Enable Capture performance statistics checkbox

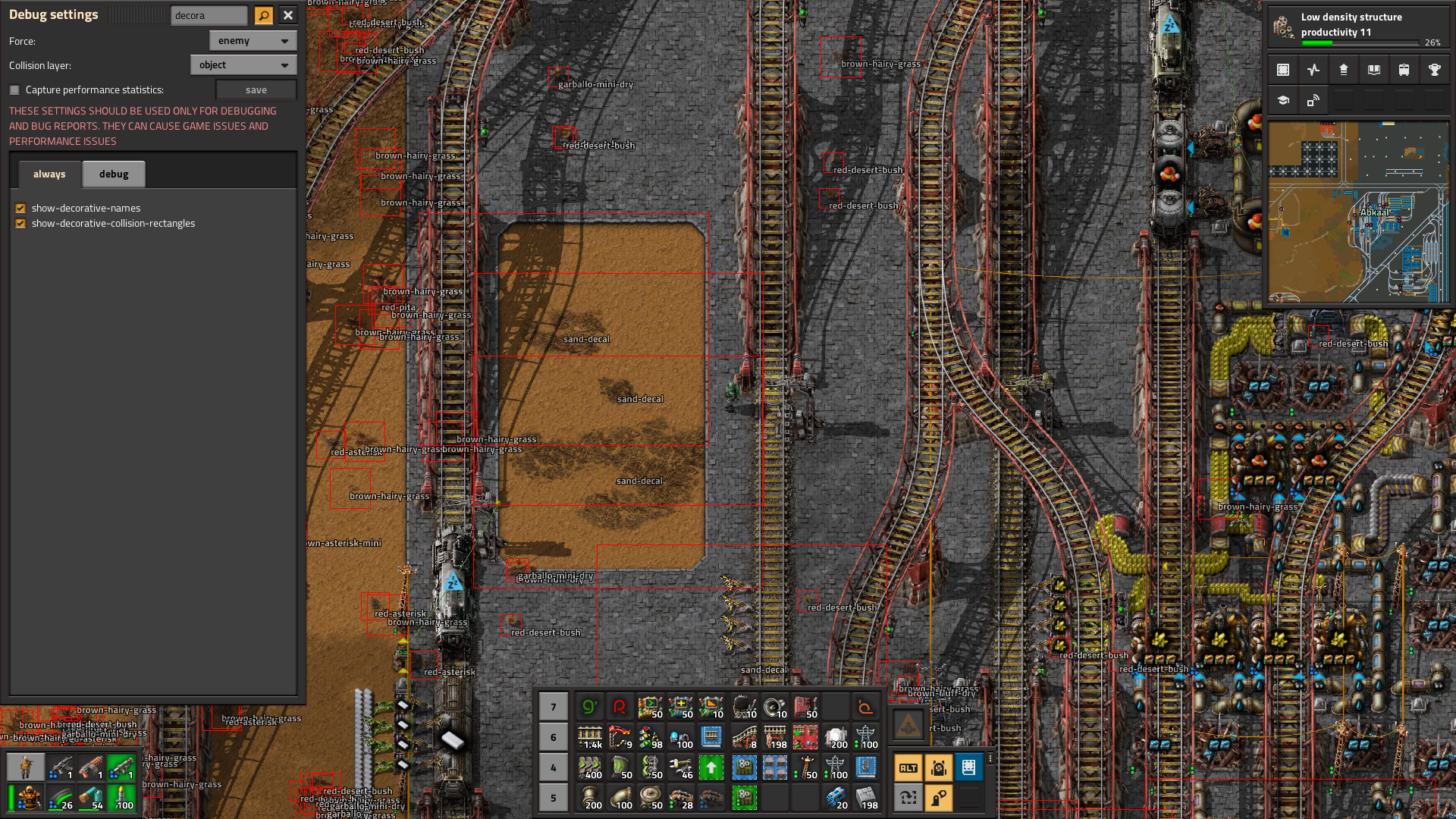tap(14, 90)
